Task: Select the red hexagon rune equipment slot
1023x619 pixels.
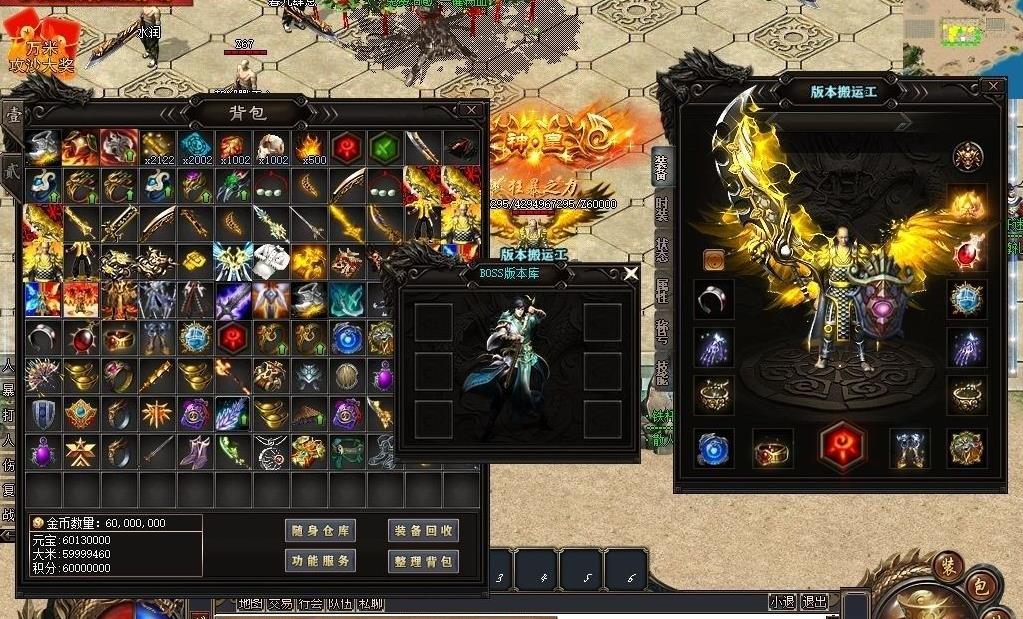Action: click(841, 446)
